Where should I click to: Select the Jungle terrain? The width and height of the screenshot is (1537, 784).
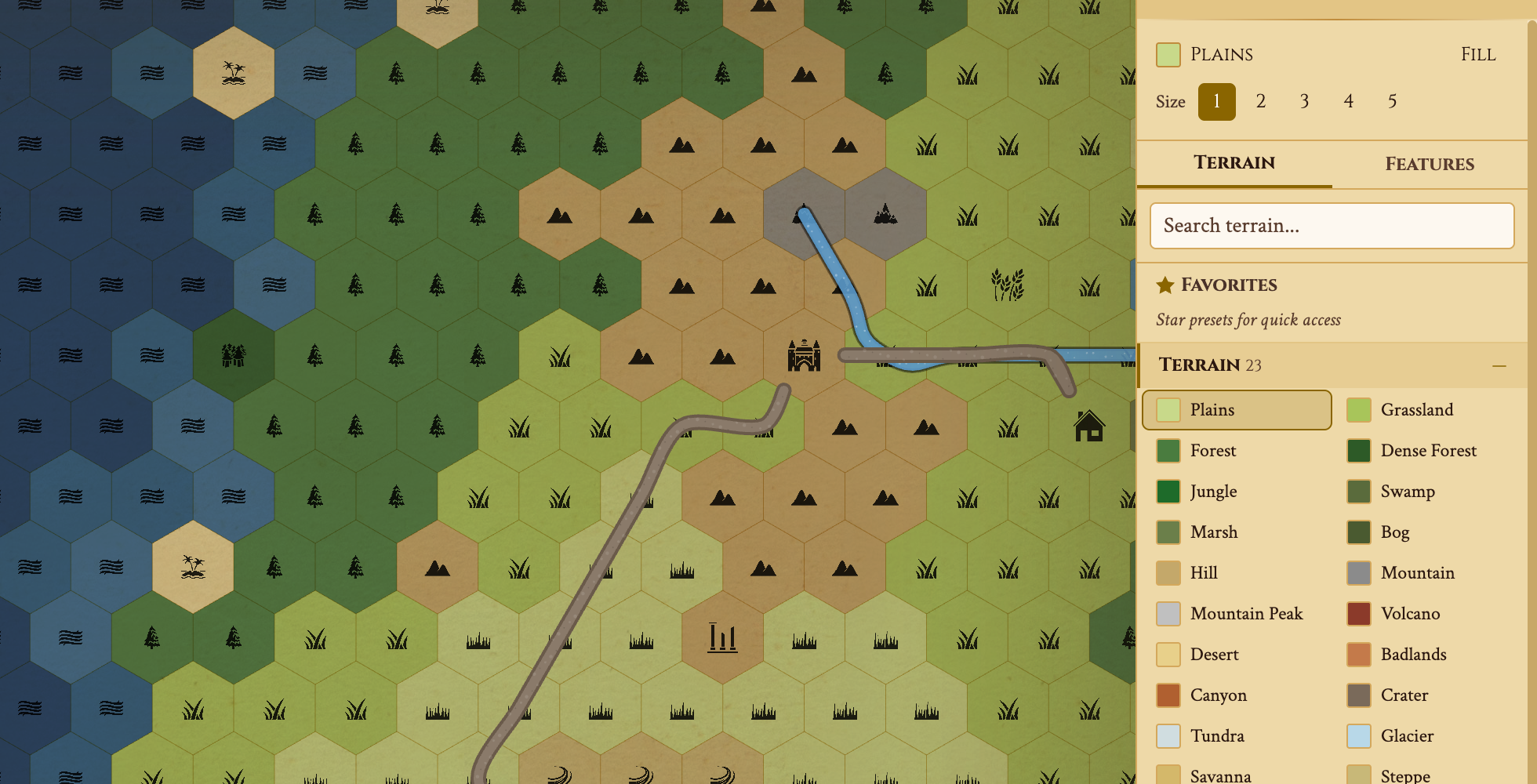tap(1214, 492)
